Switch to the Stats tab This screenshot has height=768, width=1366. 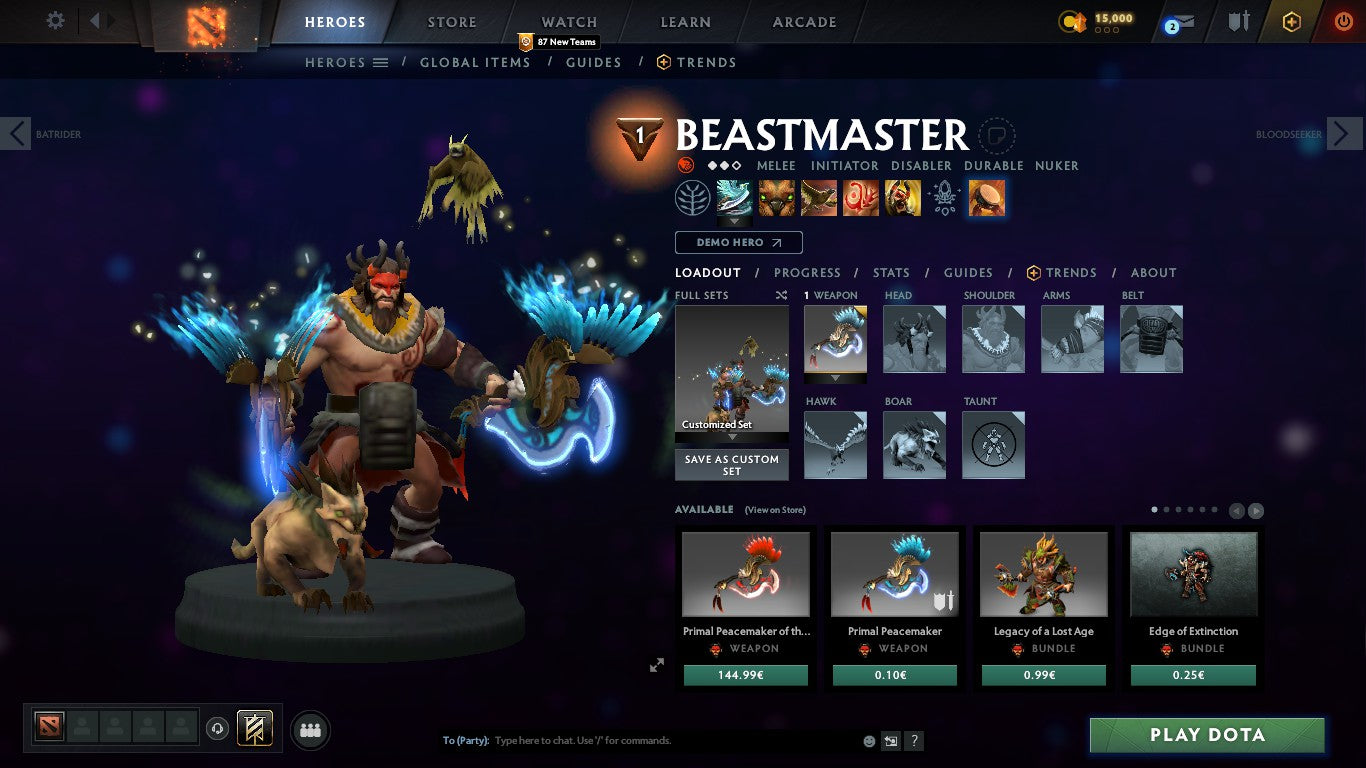[x=890, y=272]
